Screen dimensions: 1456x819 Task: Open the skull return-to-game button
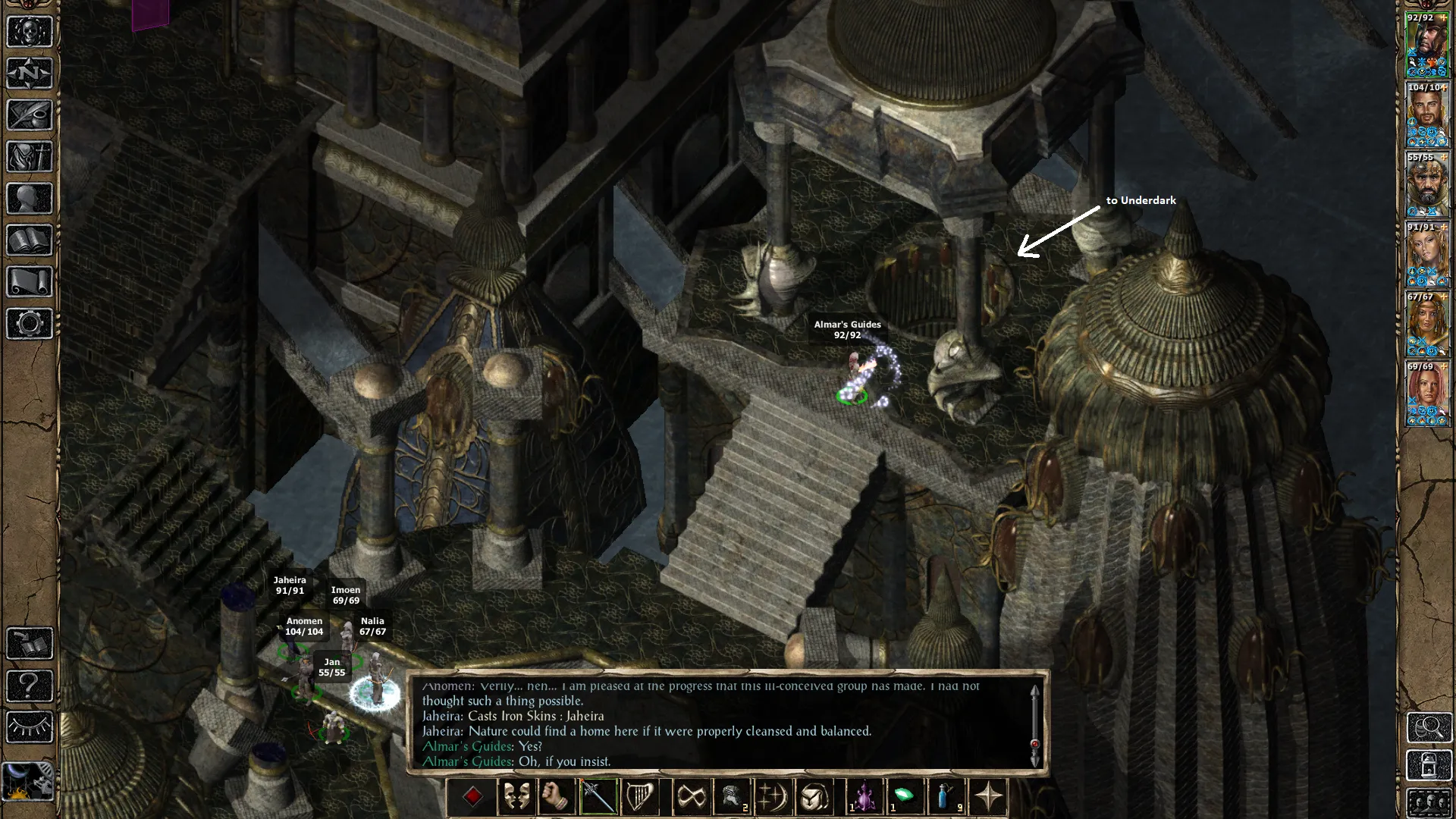(30, 32)
